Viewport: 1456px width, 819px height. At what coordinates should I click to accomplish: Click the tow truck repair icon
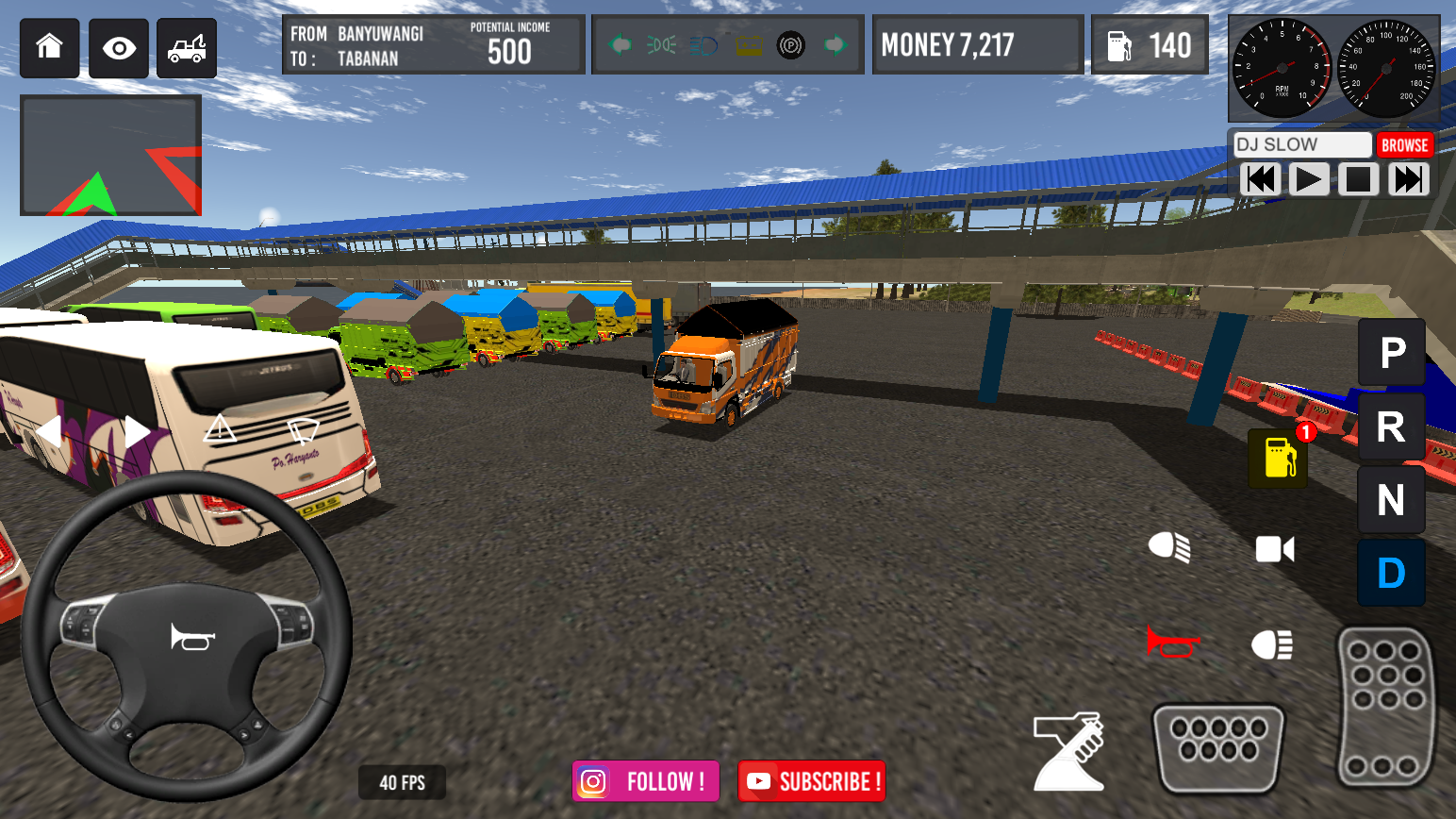pyautogui.click(x=186, y=47)
